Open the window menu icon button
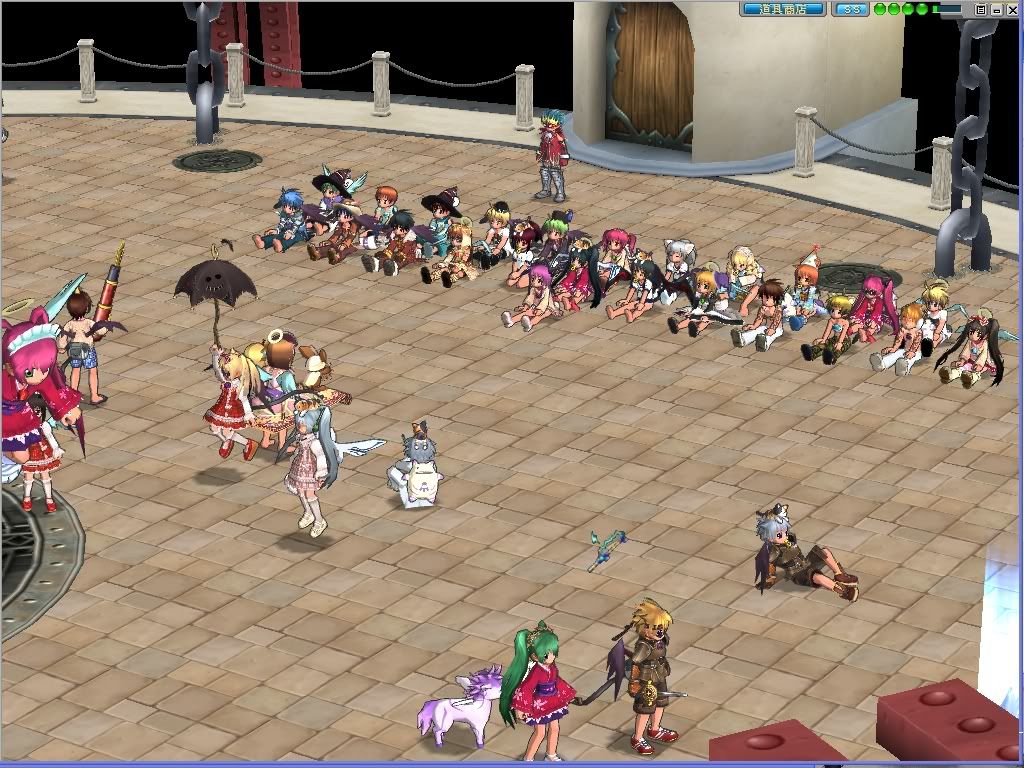The image size is (1024, 768). [x=981, y=9]
